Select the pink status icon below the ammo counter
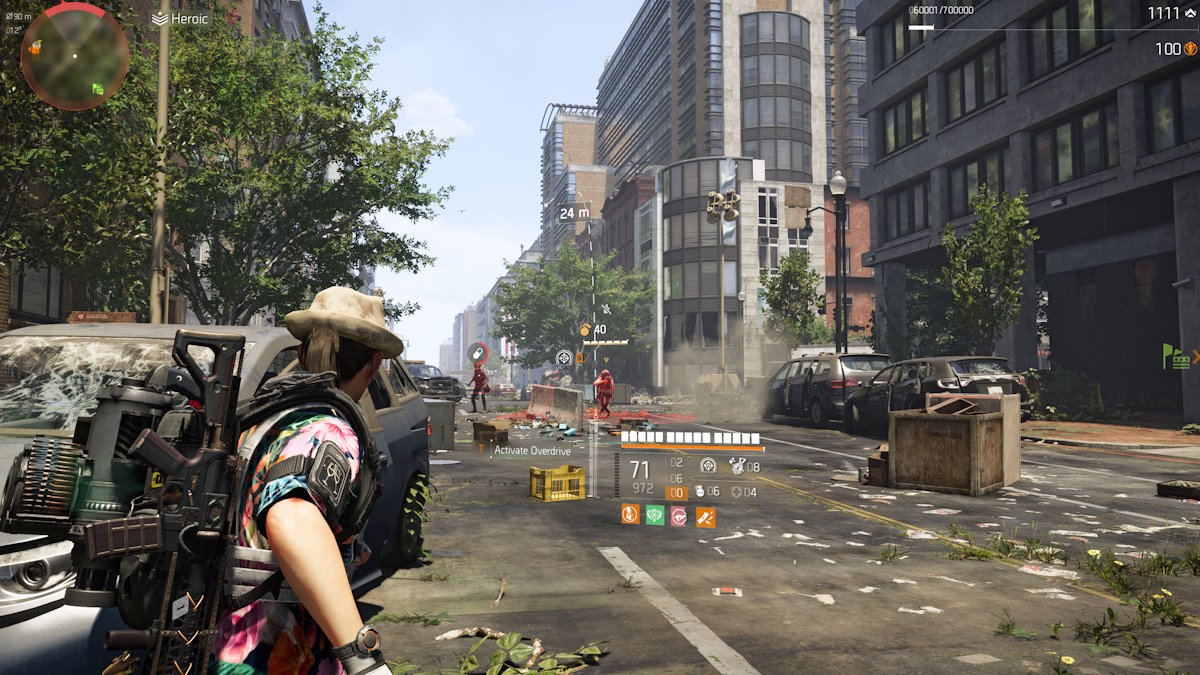Viewport: 1200px width, 675px height. coord(679,515)
